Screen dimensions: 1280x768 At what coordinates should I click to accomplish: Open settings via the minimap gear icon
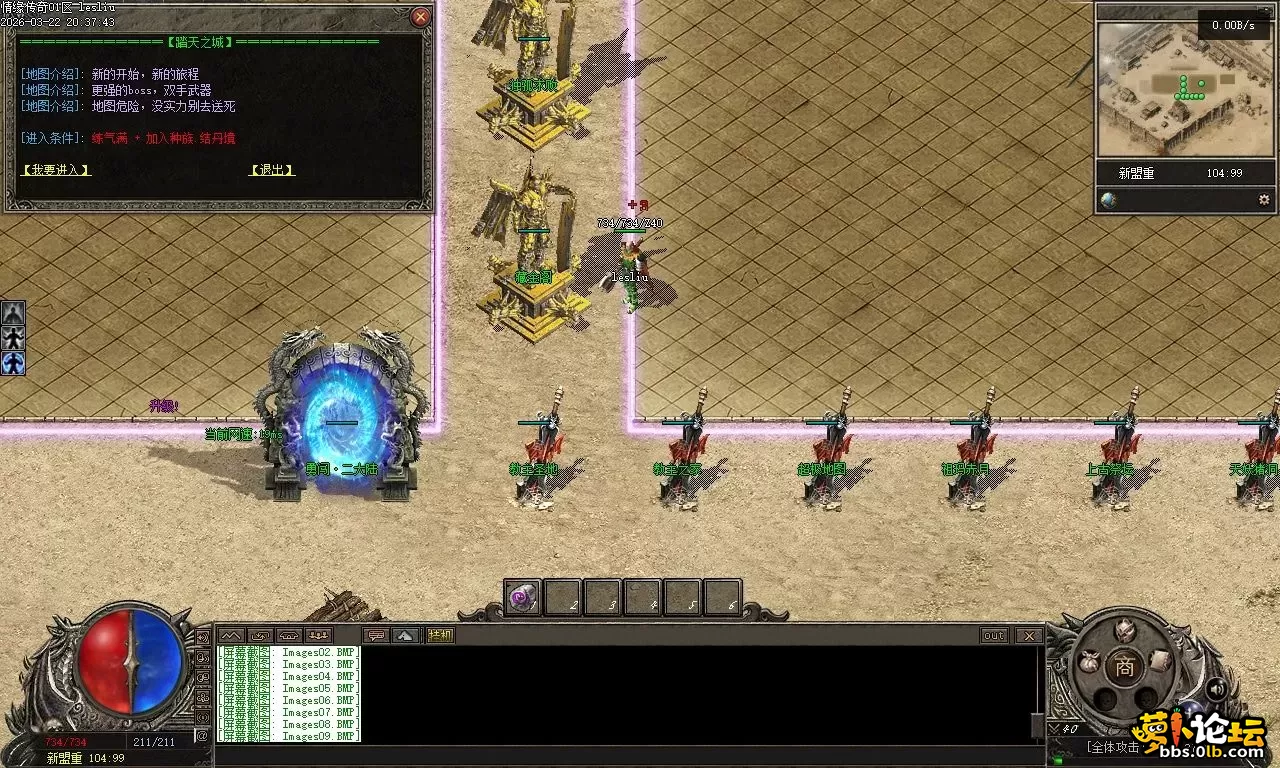click(x=1263, y=200)
